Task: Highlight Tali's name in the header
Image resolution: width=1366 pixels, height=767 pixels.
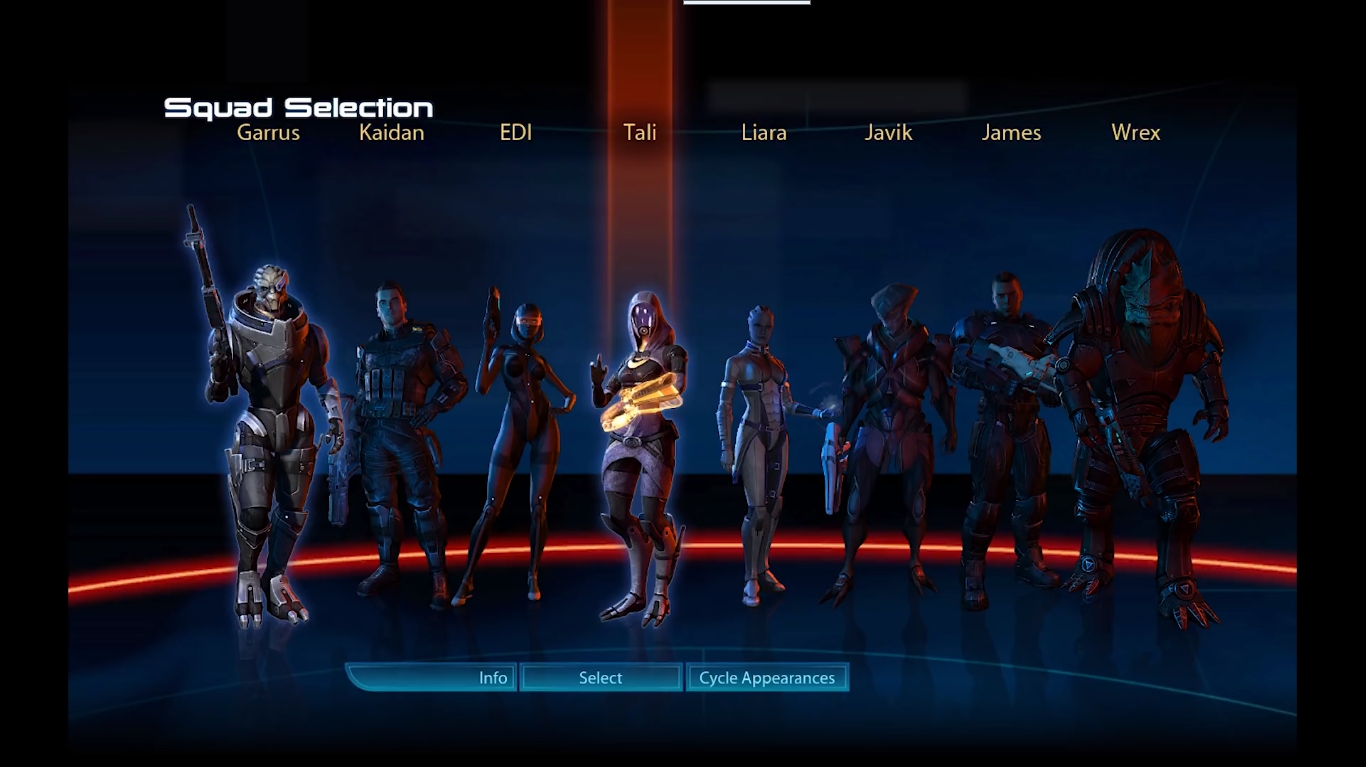Action: click(639, 131)
